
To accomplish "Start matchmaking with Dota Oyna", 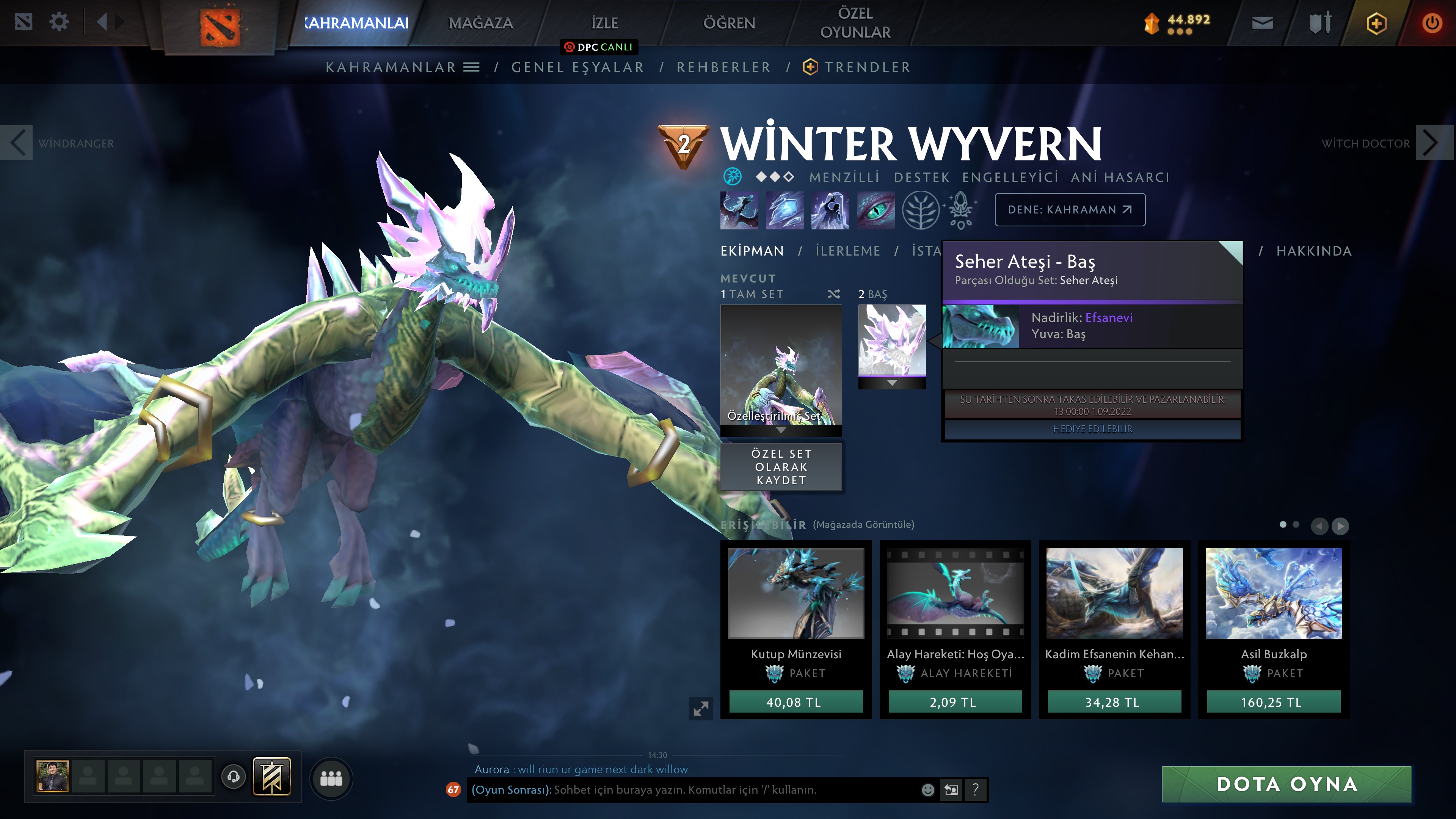I will click(x=1287, y=784).
